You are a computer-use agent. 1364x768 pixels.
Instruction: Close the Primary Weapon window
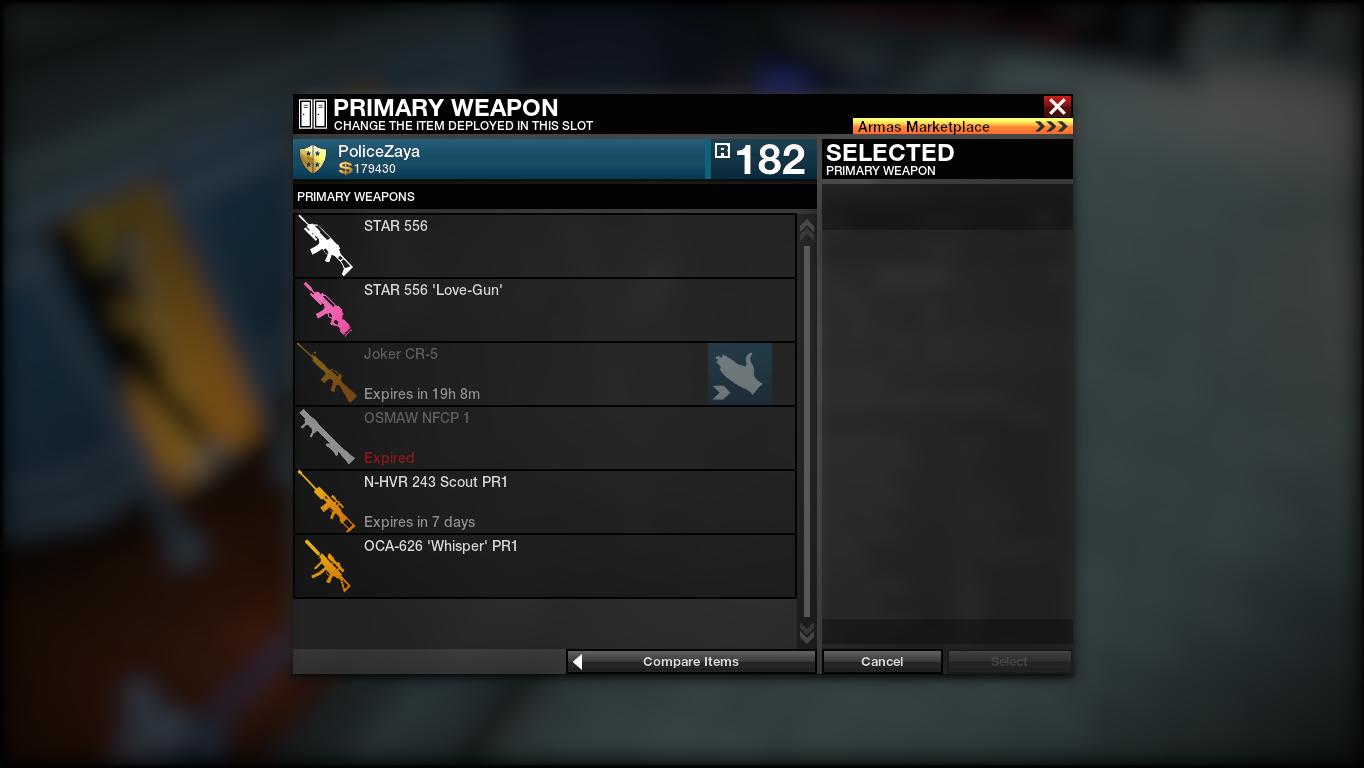coord(1057,106)
